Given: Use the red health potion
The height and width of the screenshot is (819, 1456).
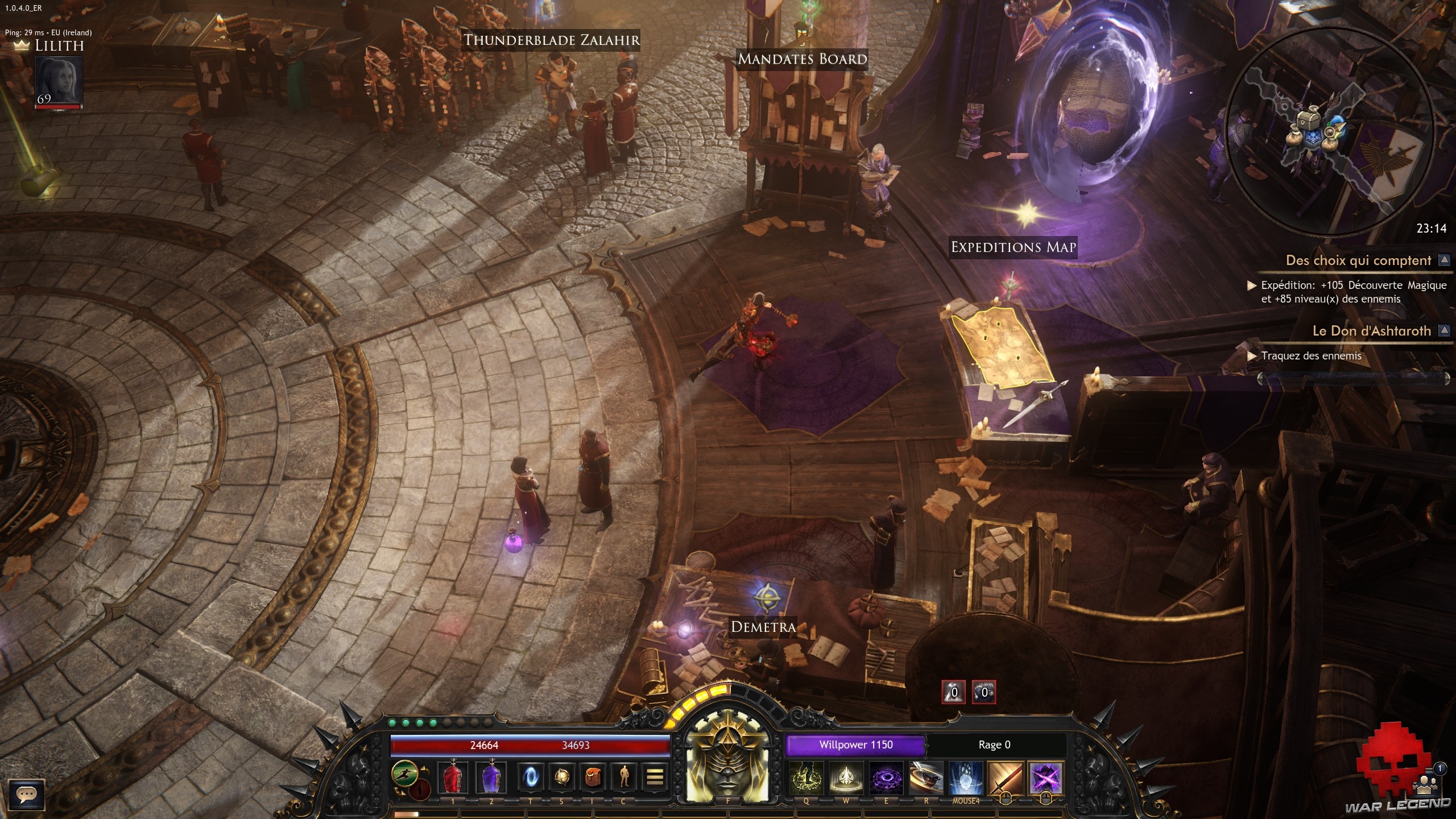Looking at the screenshot, I should click(453, 777).
